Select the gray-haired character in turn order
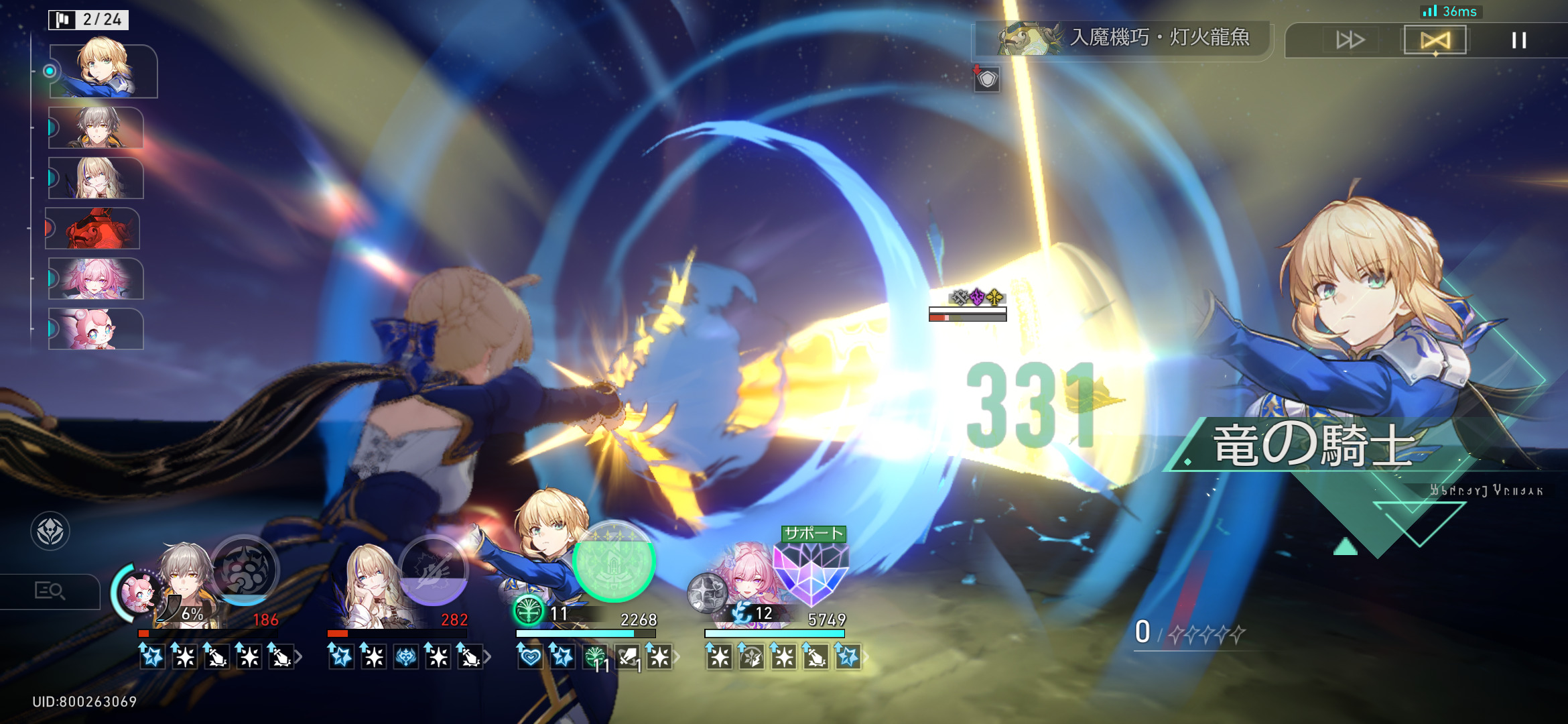The image size is (1568, 724). [96, 127]
